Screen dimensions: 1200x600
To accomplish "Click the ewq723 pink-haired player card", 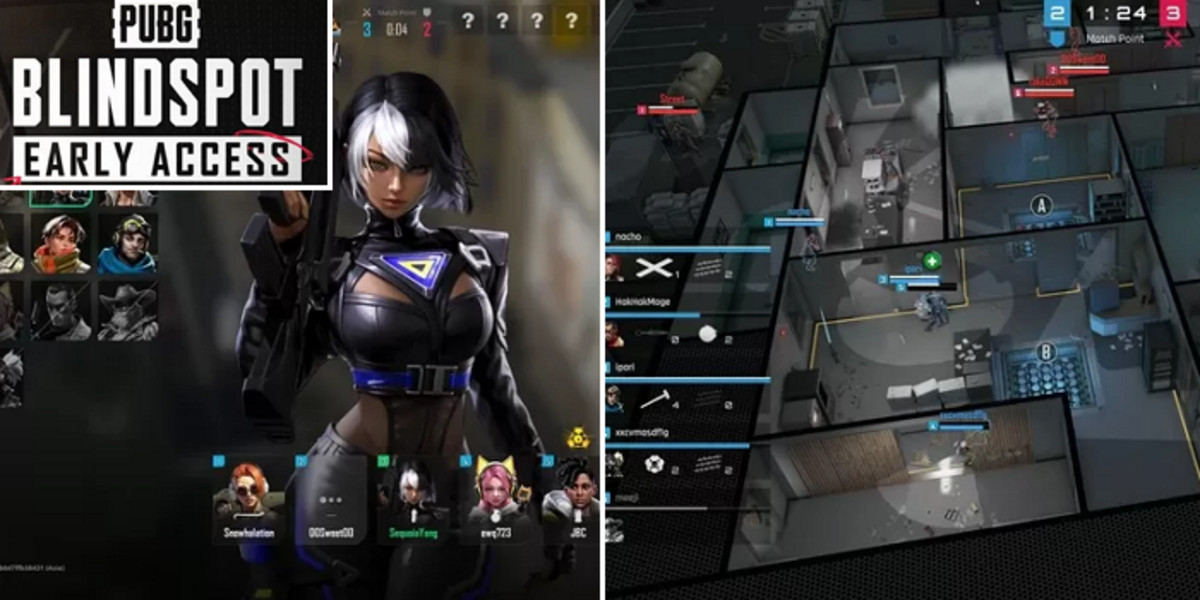I will 495,500.
